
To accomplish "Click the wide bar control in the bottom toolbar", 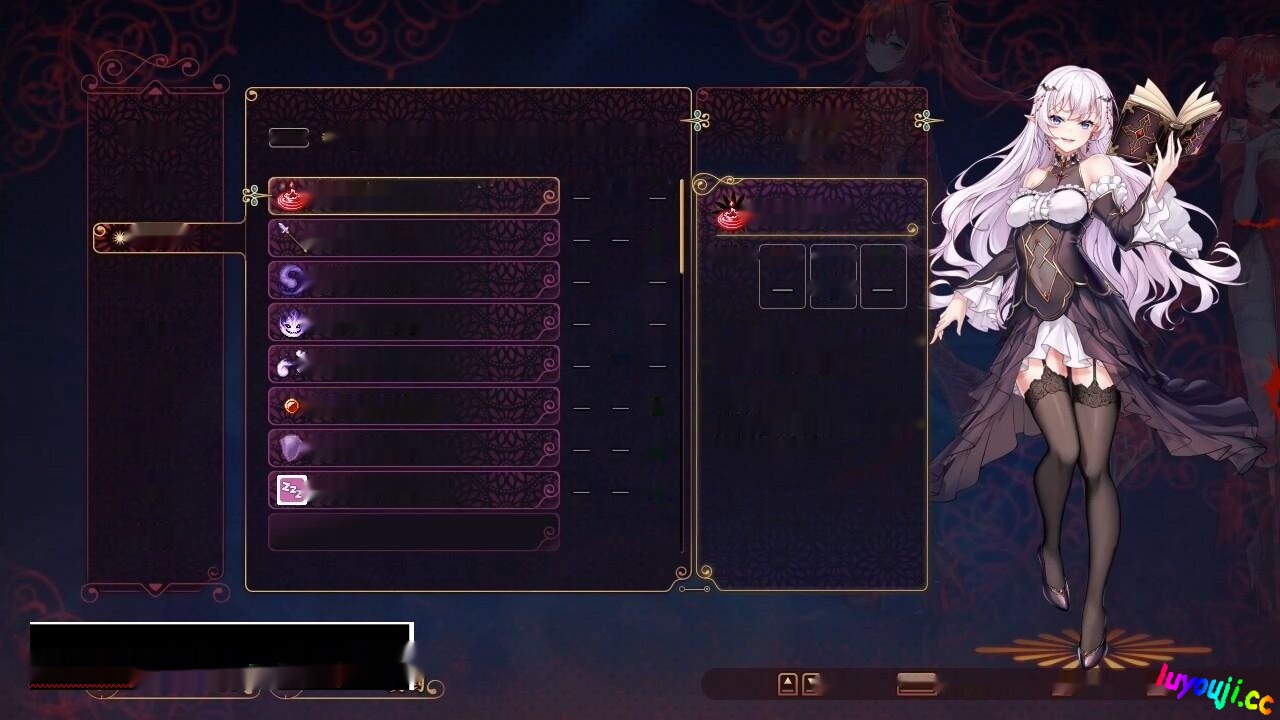I will tap(914, 684).
